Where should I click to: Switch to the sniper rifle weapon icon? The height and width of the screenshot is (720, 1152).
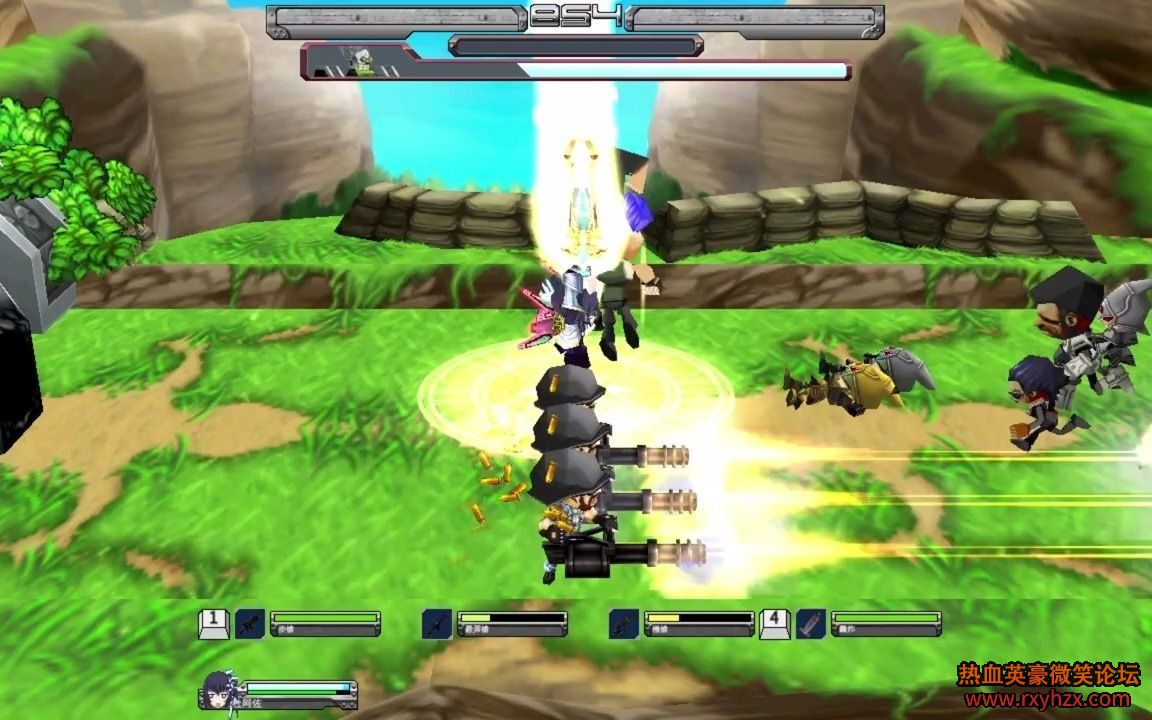coord(437,624)
